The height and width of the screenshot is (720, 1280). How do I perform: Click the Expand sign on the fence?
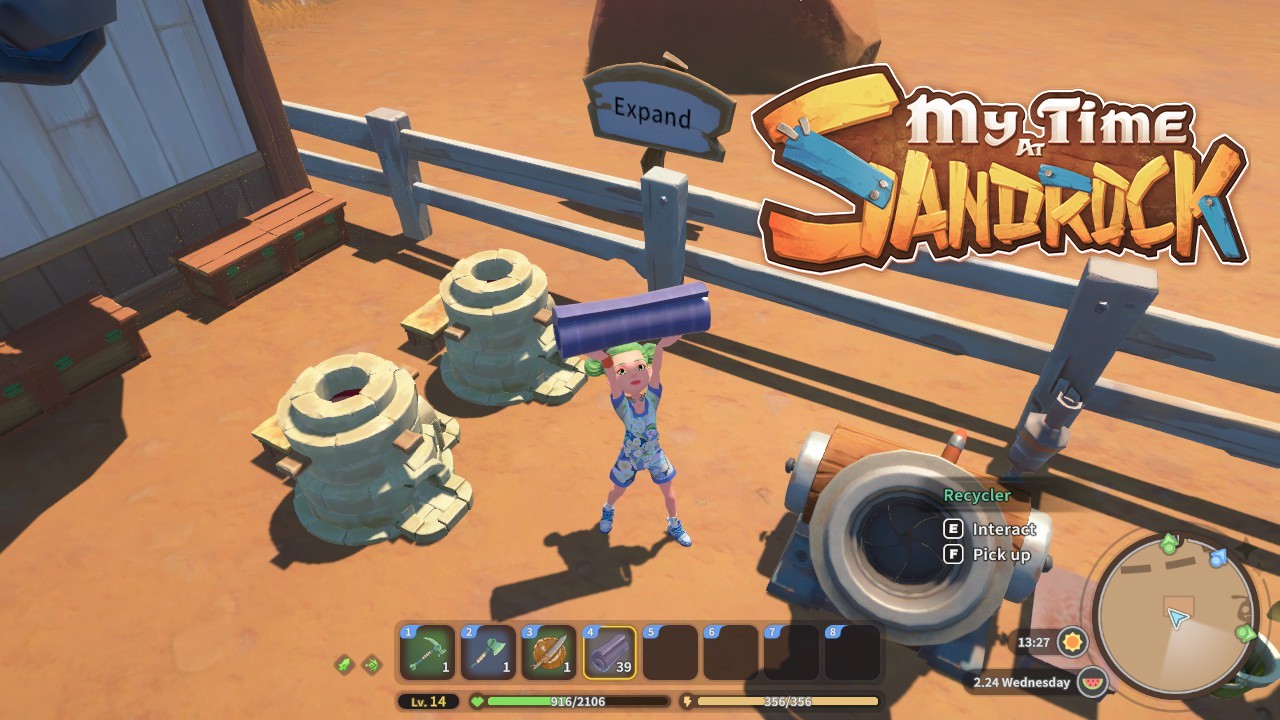pyautogui.click(x=651, y=112)
